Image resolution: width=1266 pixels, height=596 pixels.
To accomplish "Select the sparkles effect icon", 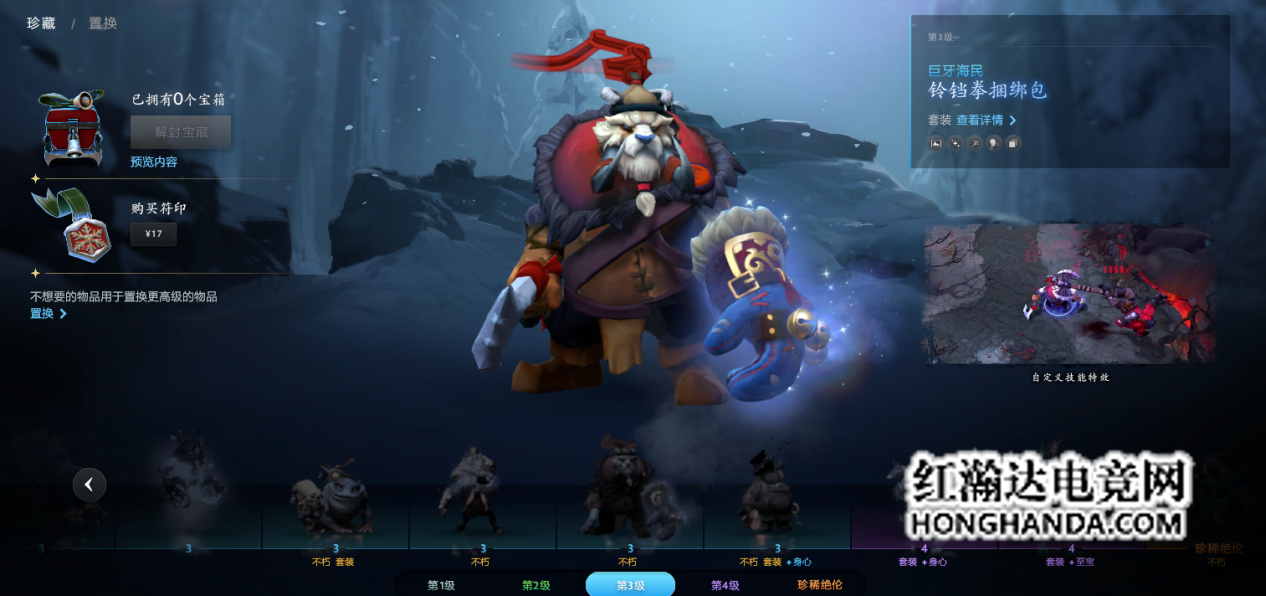I will (956, 143).
